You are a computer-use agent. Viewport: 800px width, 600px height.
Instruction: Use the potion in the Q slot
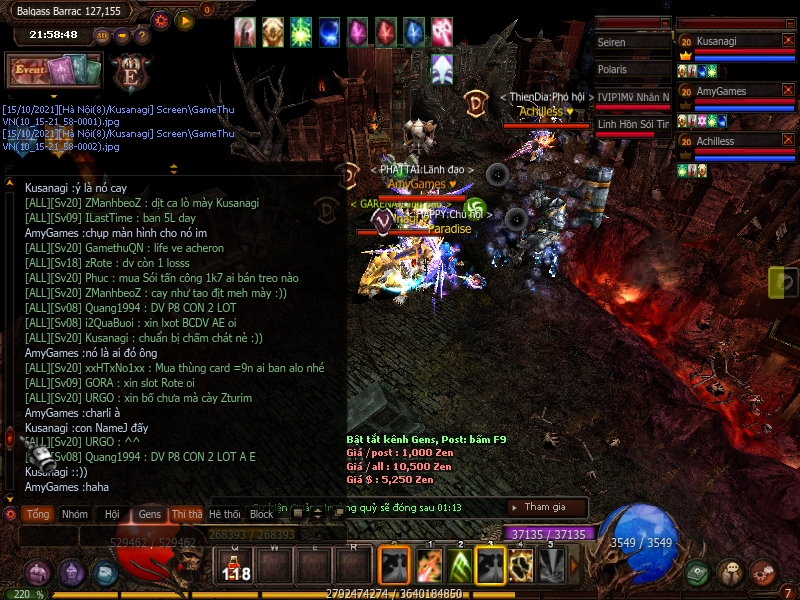[x=235, y=567]
